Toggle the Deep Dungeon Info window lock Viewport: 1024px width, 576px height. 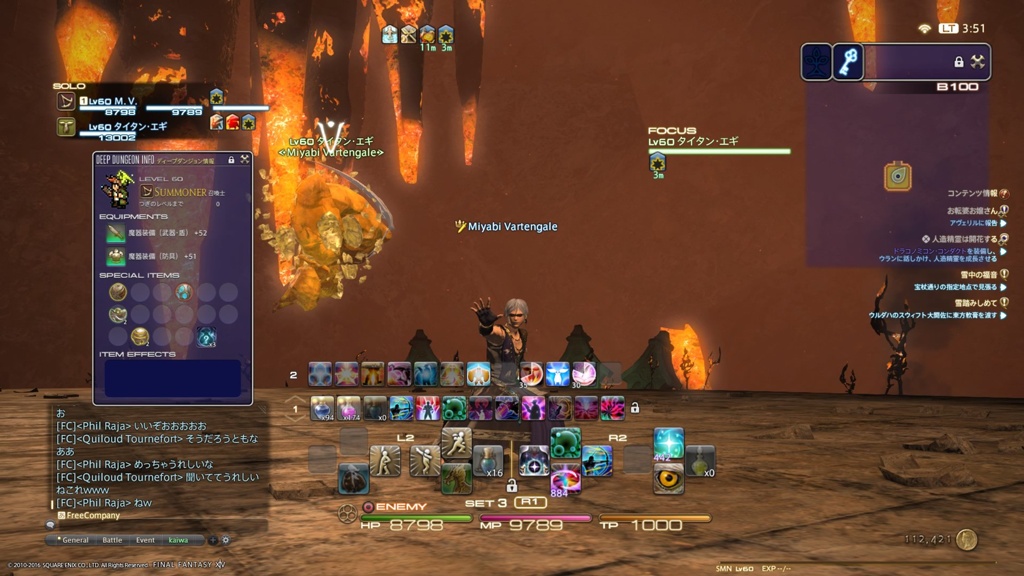point(231,159)
